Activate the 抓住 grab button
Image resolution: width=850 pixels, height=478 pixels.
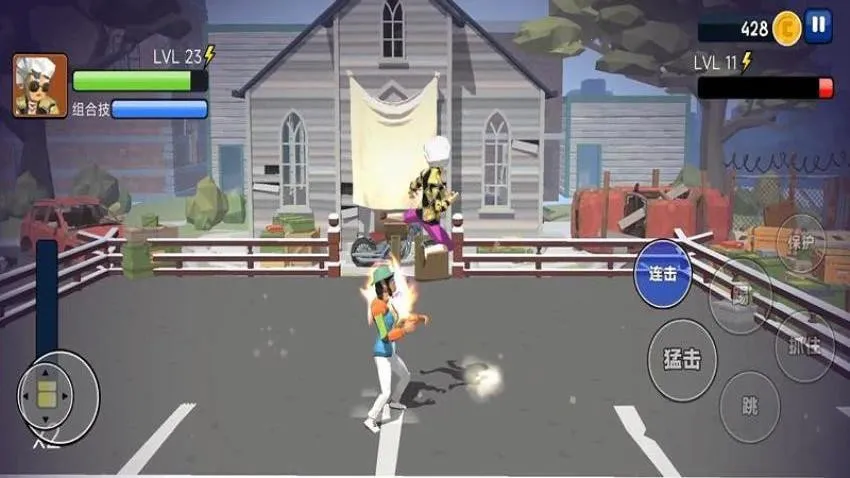click(805, 345)
